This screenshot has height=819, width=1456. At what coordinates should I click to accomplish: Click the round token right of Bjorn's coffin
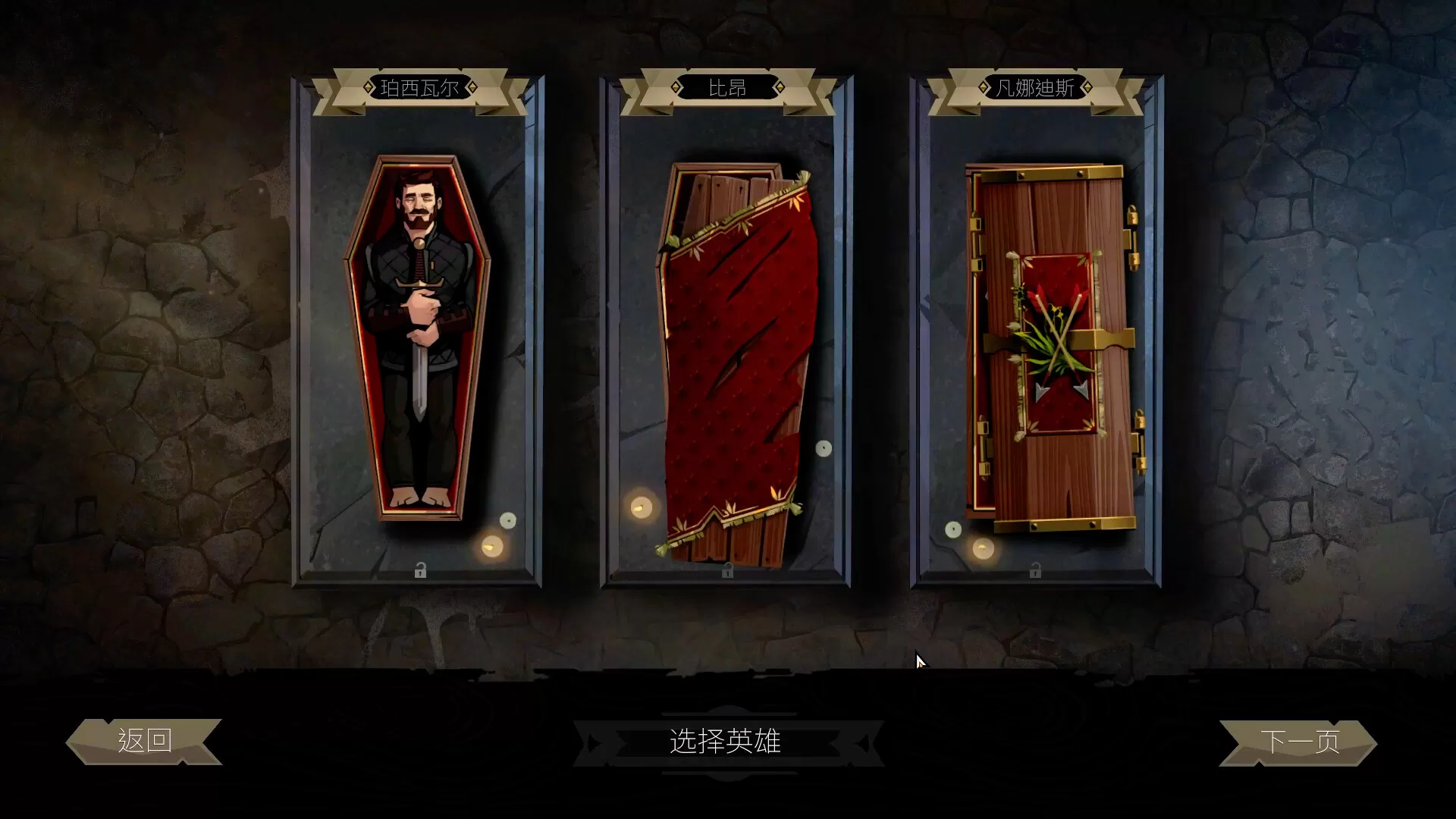click(x=824, y=448)
